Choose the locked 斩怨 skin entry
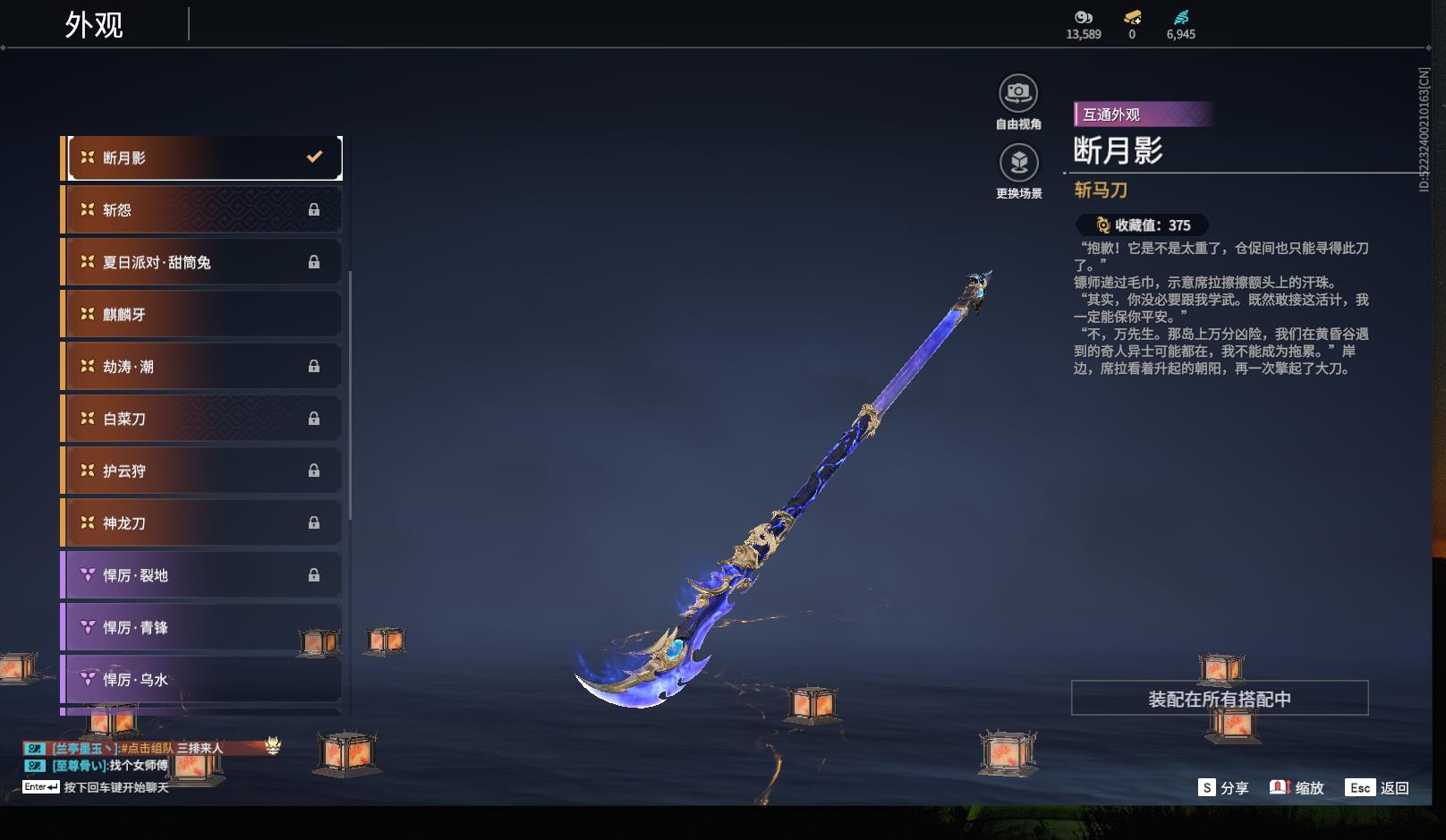Viewport: 1446px width, 840px height. (204, 209)
